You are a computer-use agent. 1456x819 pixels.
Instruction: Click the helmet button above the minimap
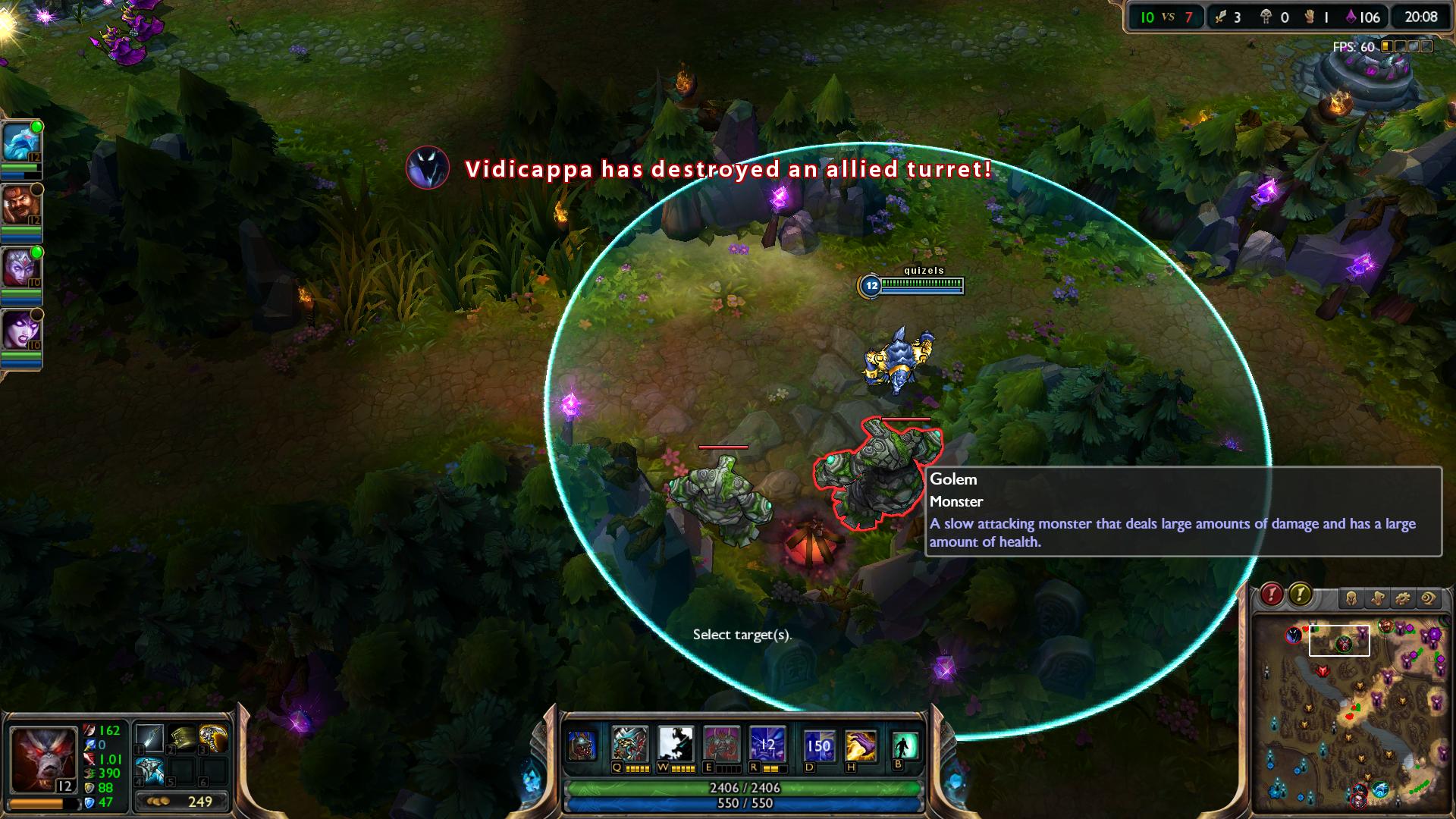(1351, 599)
